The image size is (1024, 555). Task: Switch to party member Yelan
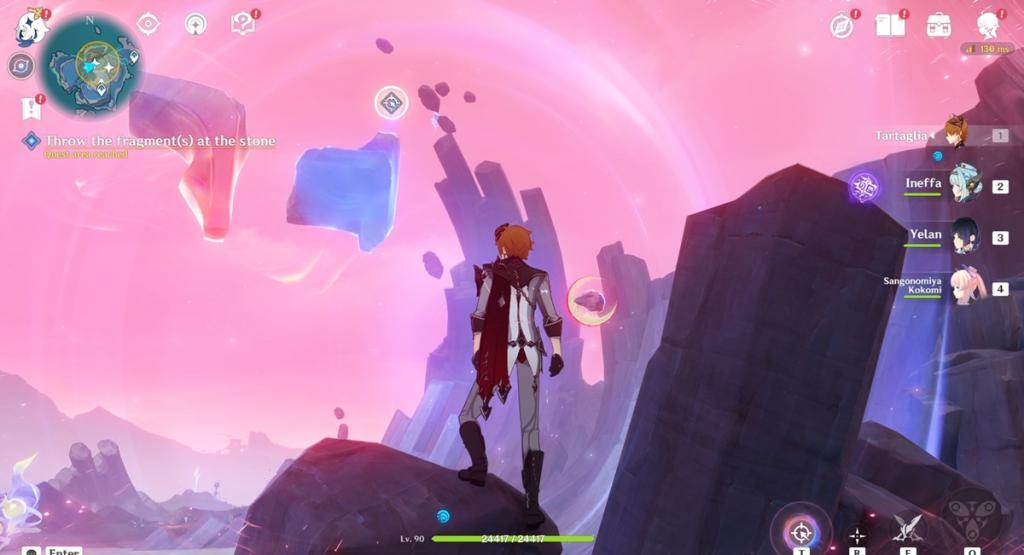(965, 236)
